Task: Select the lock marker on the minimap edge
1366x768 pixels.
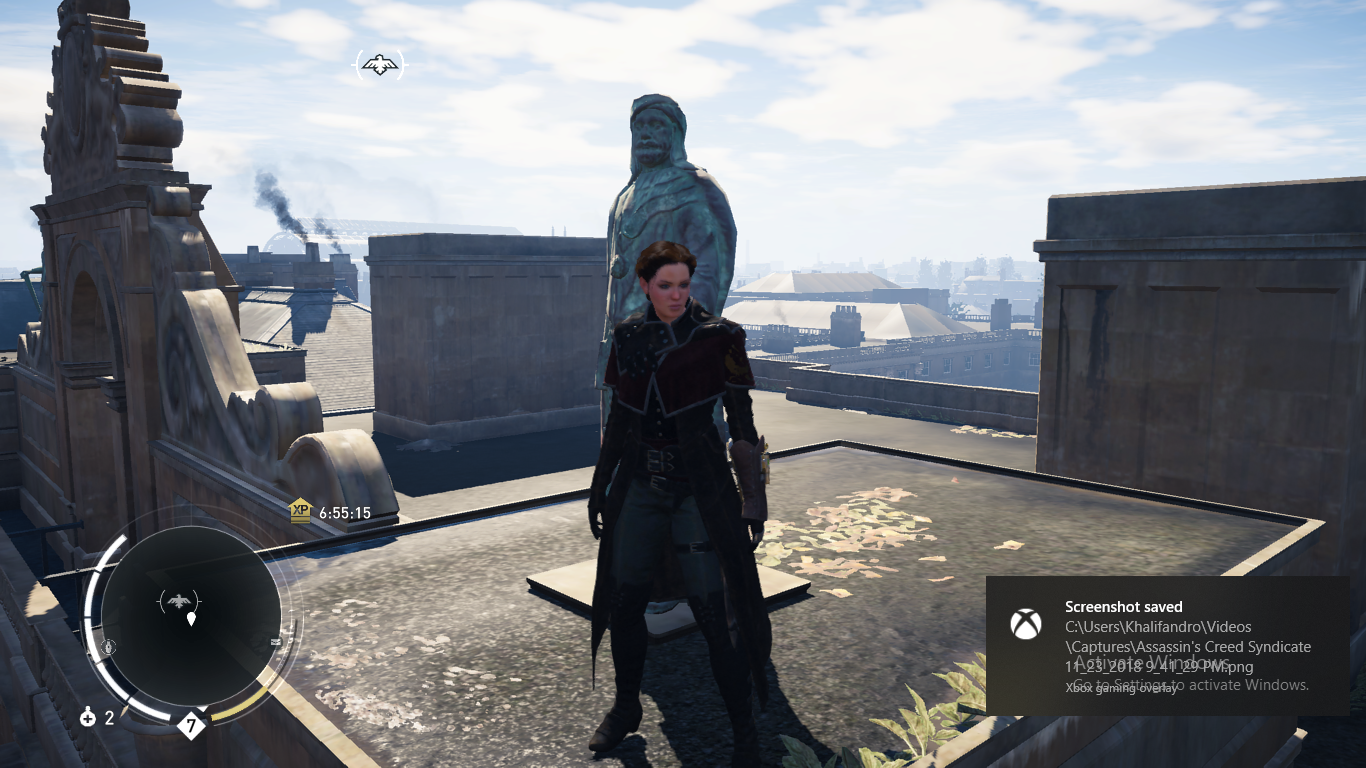Action: click(109, 647)
